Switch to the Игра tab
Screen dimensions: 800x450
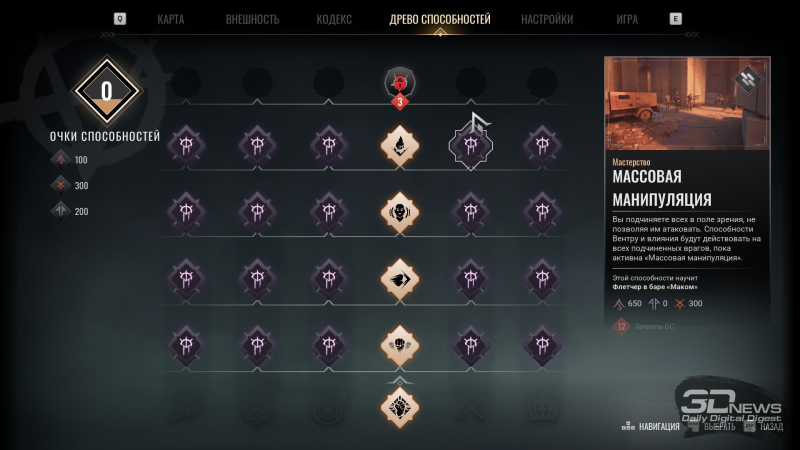point(627,19)
